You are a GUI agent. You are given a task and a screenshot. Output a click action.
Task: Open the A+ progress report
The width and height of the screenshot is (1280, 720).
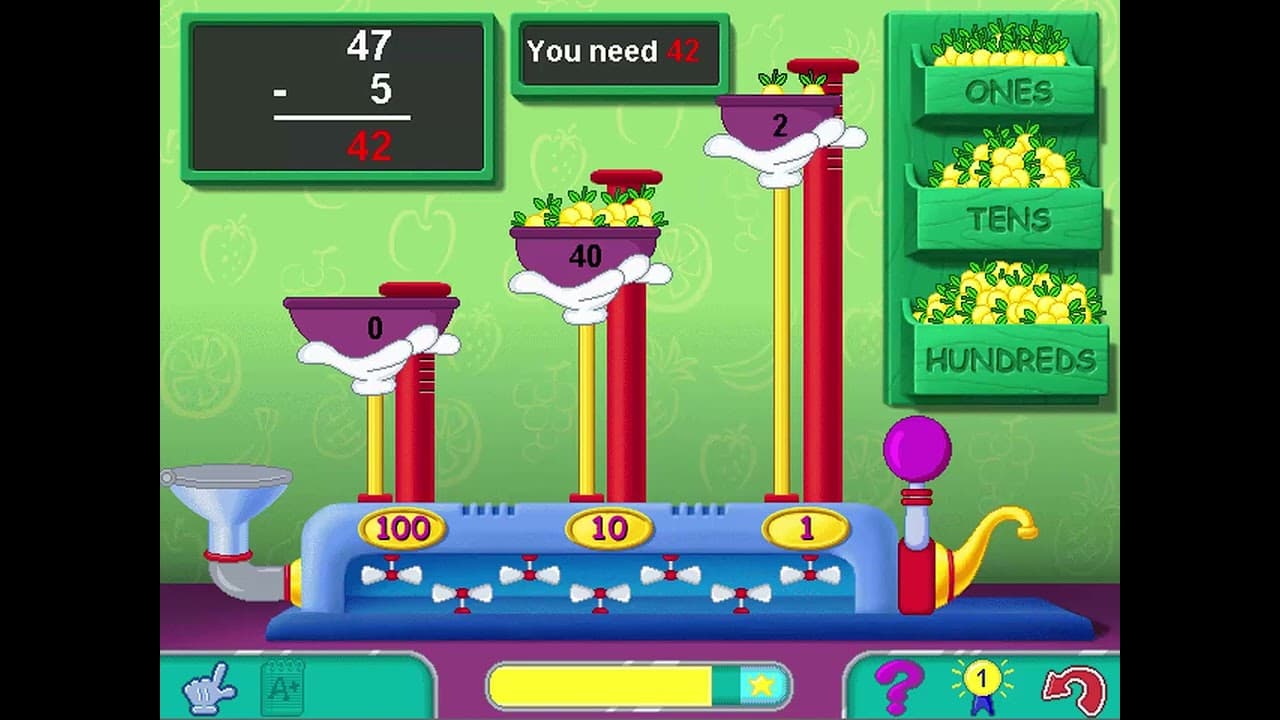coord(282,685)
